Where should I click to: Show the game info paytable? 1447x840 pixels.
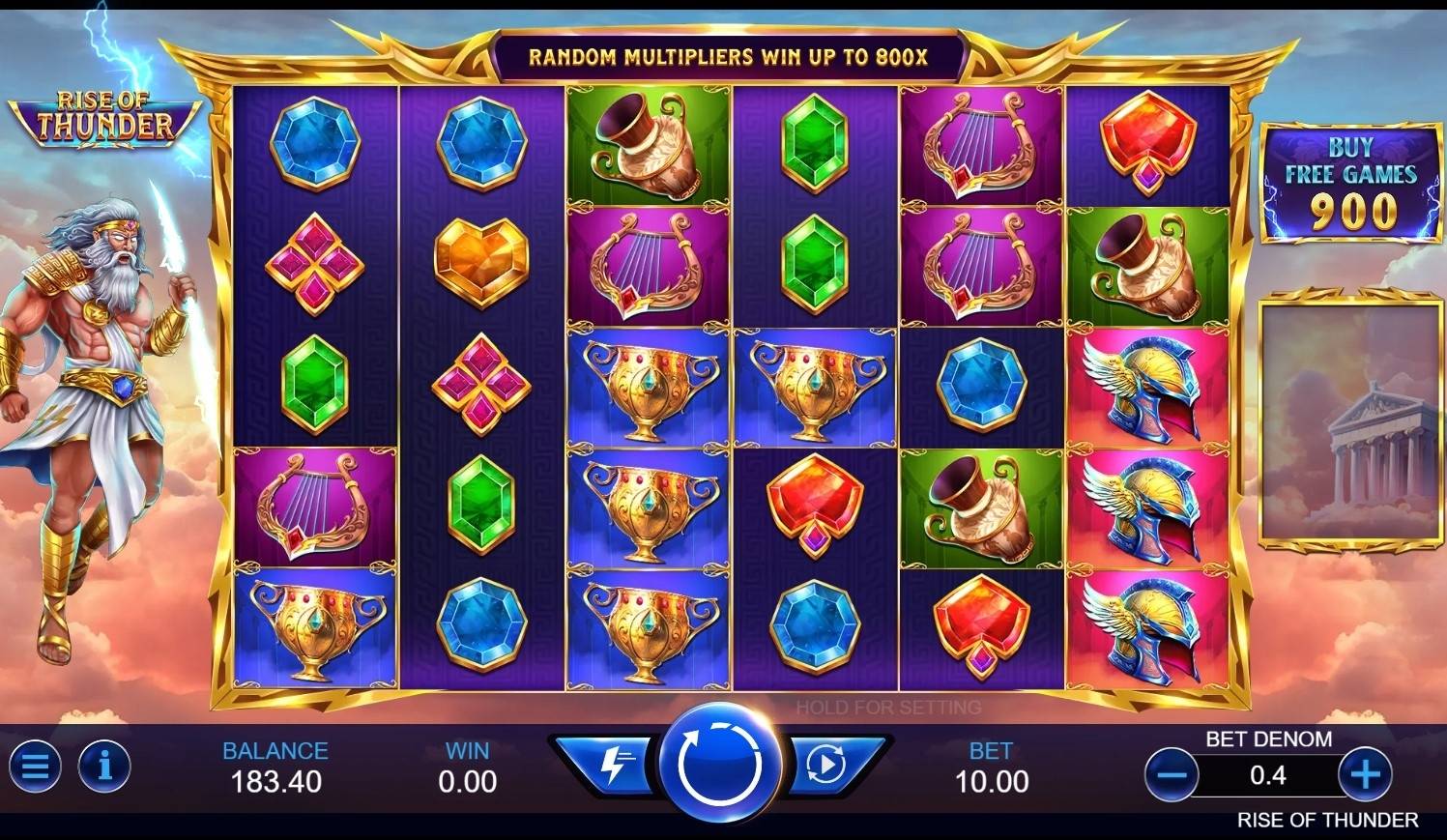point(104,768)
